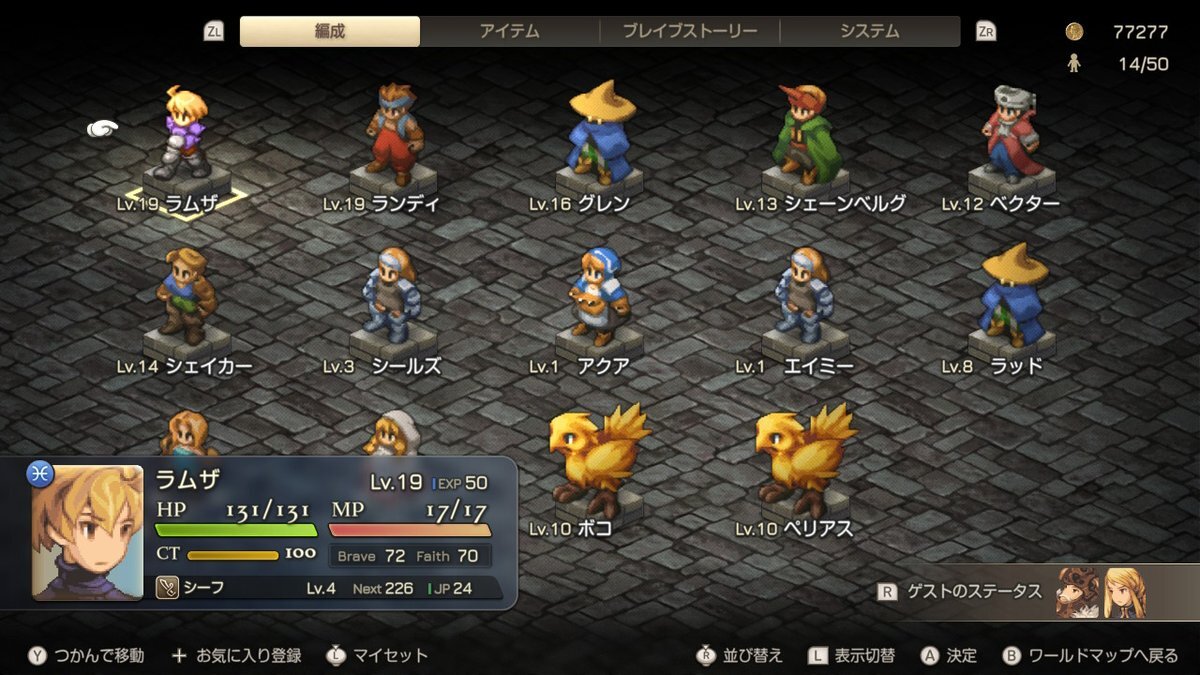Pick the unit シェーンベルグ

[805, 135]
